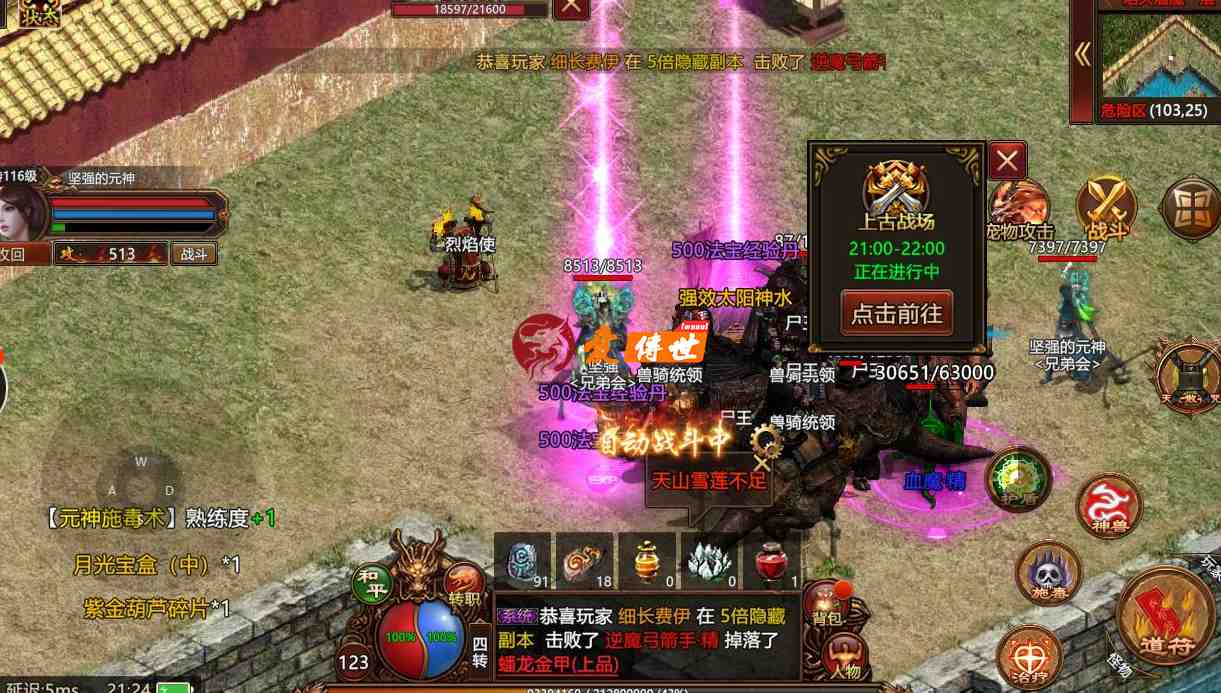Use the blue rune stone hotbar item

click(x=522, y=561)
